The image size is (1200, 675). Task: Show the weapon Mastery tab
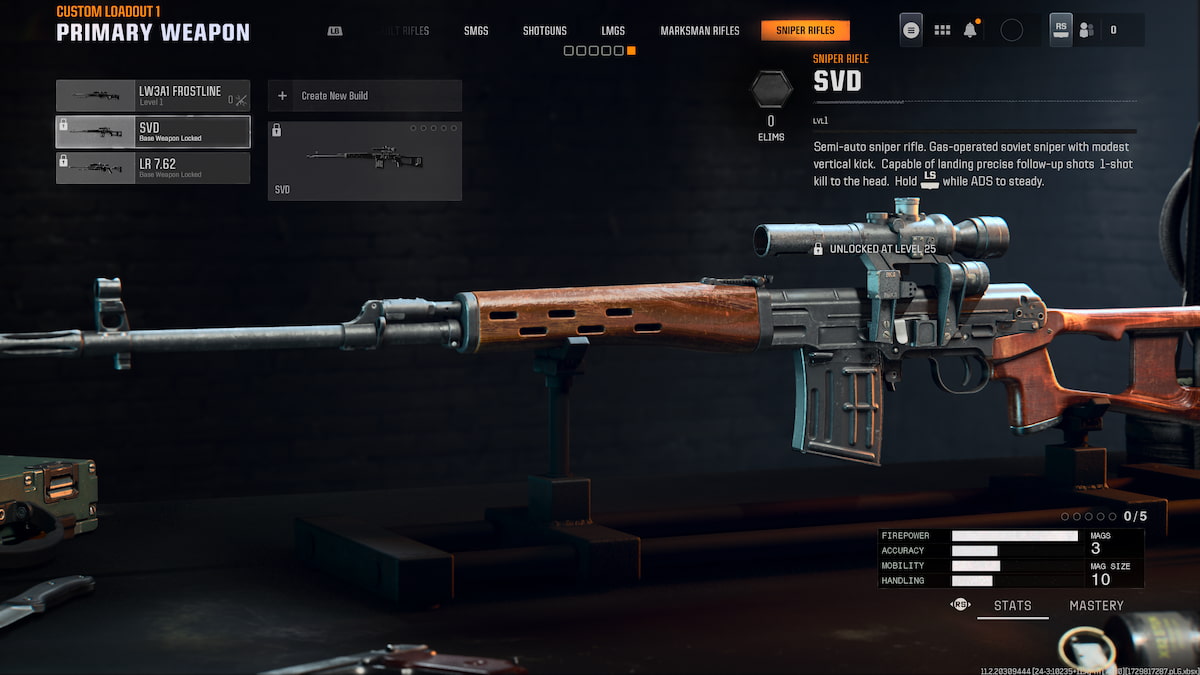(1096, 606)
